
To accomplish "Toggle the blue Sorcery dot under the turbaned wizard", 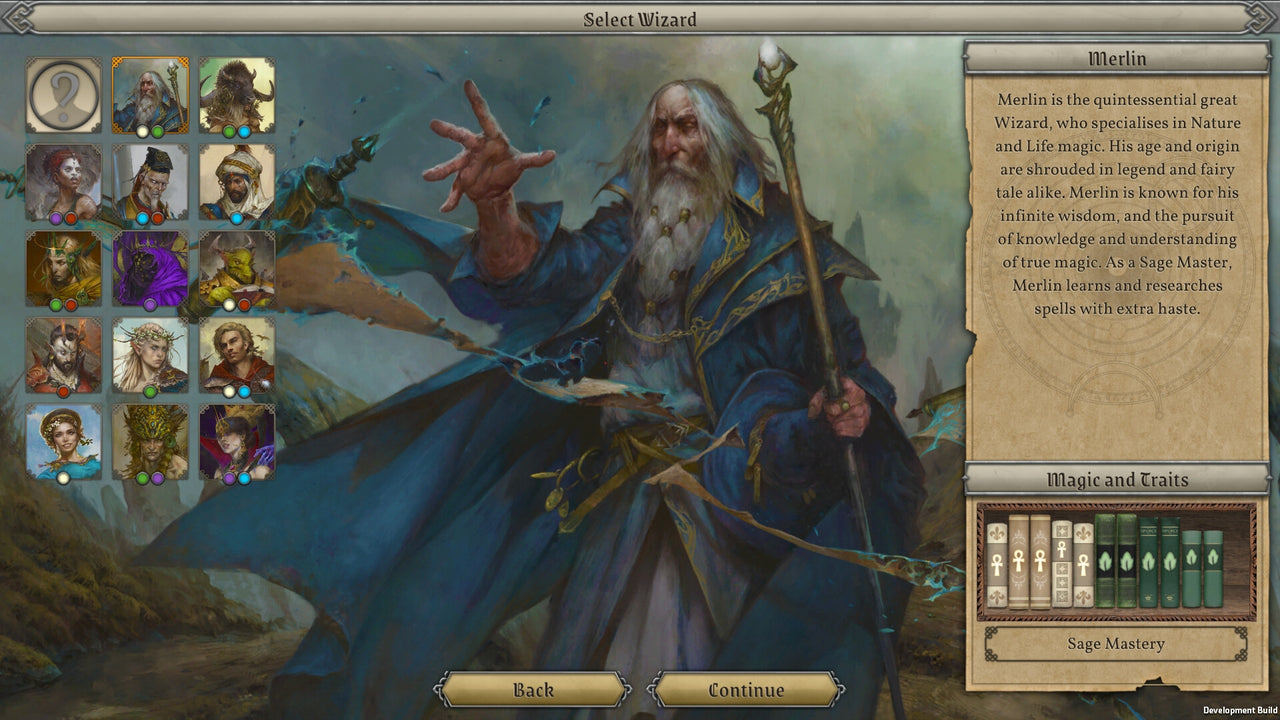I will tap(235, 217).
